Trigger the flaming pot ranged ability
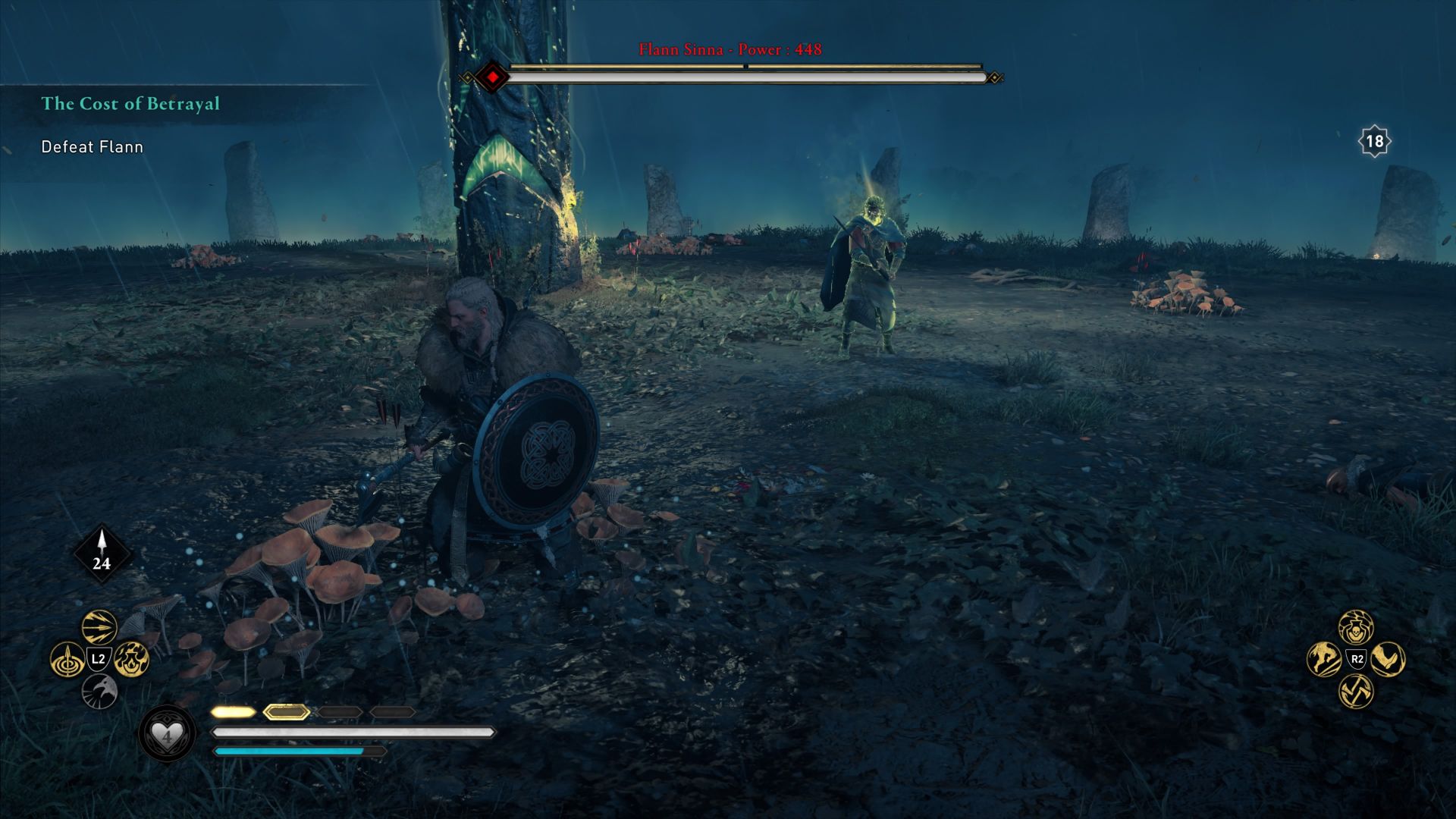 [131, 658]
